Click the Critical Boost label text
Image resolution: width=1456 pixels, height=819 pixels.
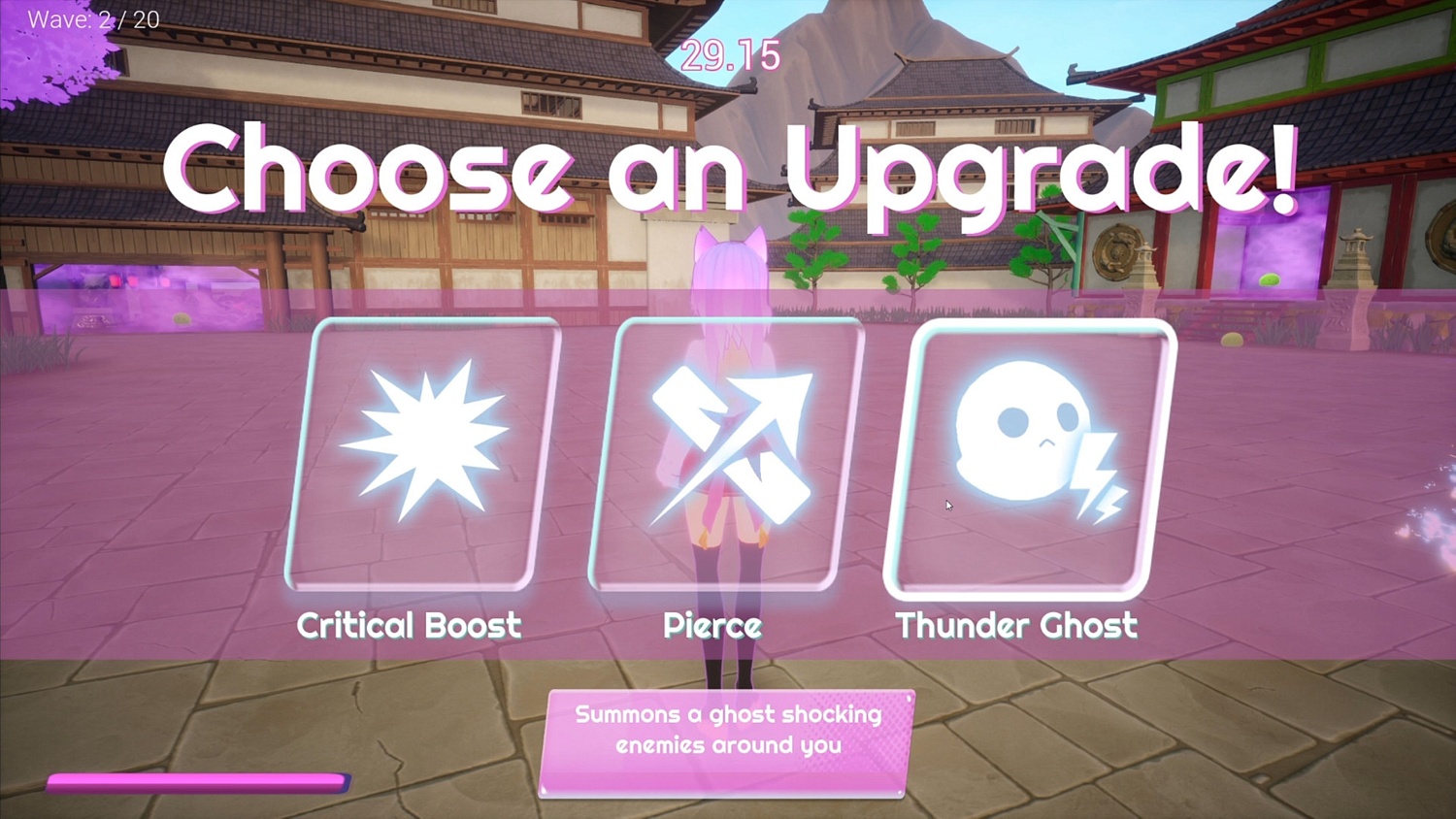pos(409,626)
